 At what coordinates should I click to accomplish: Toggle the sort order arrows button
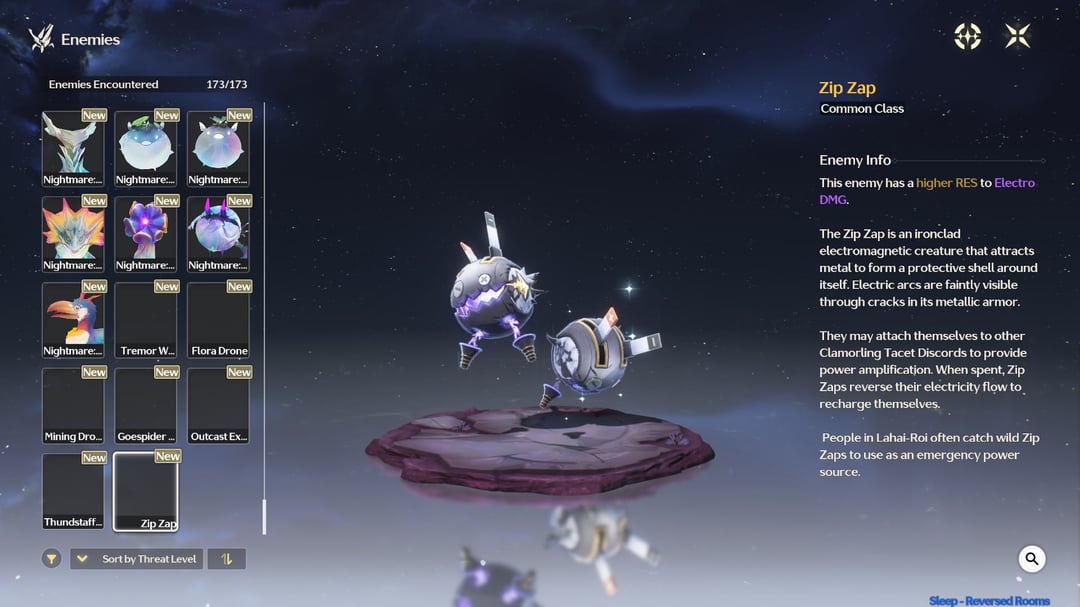point(226,559)
